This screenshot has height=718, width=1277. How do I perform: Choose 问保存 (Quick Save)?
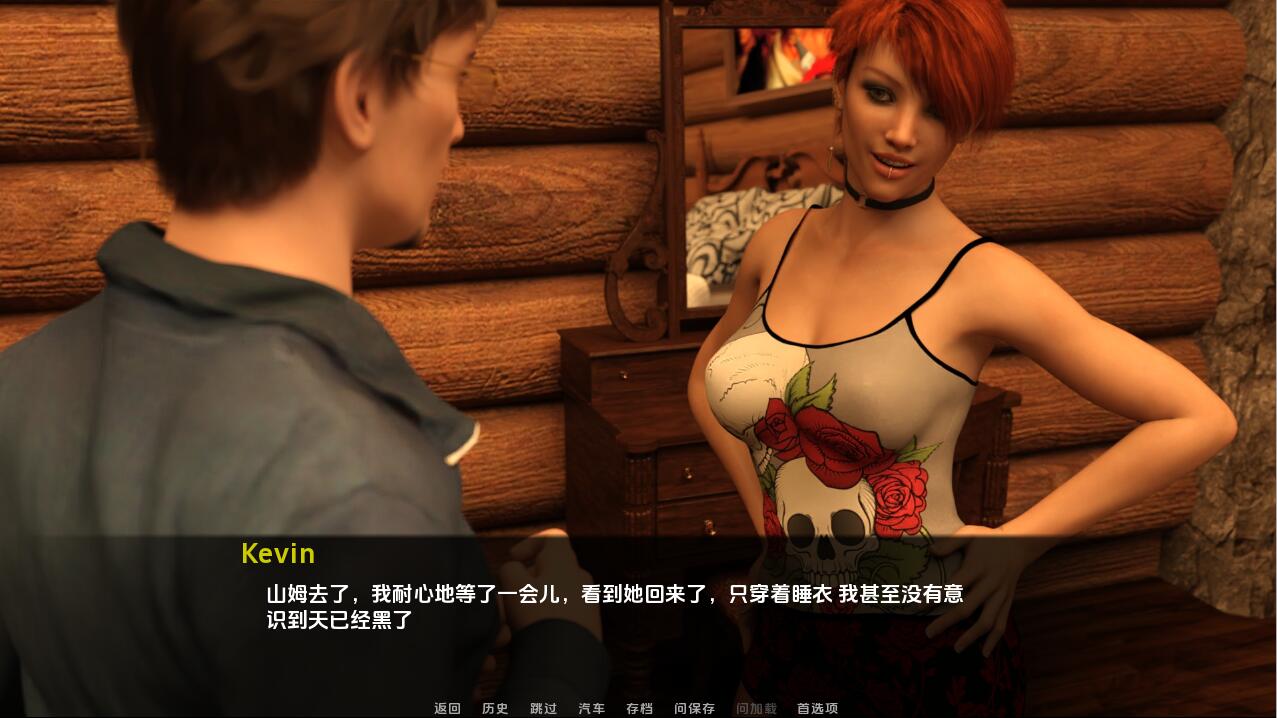tap(694, 708)
